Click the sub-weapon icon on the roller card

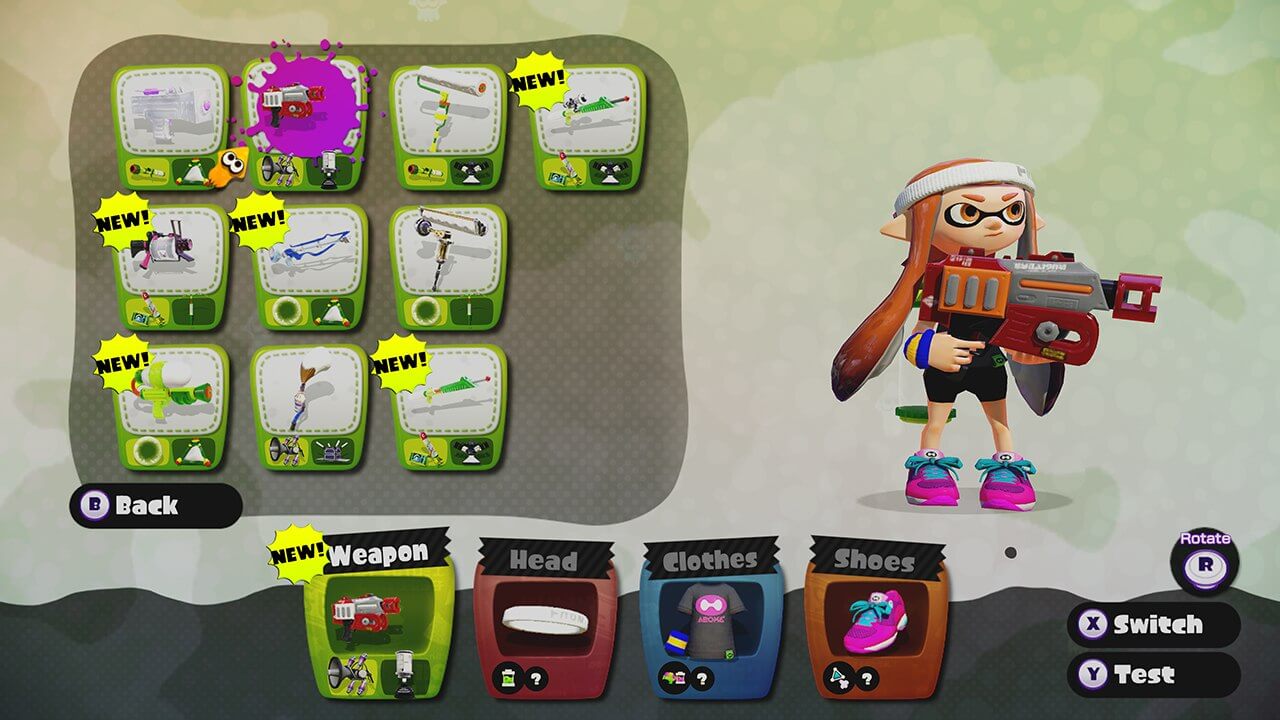pos(426,170)
